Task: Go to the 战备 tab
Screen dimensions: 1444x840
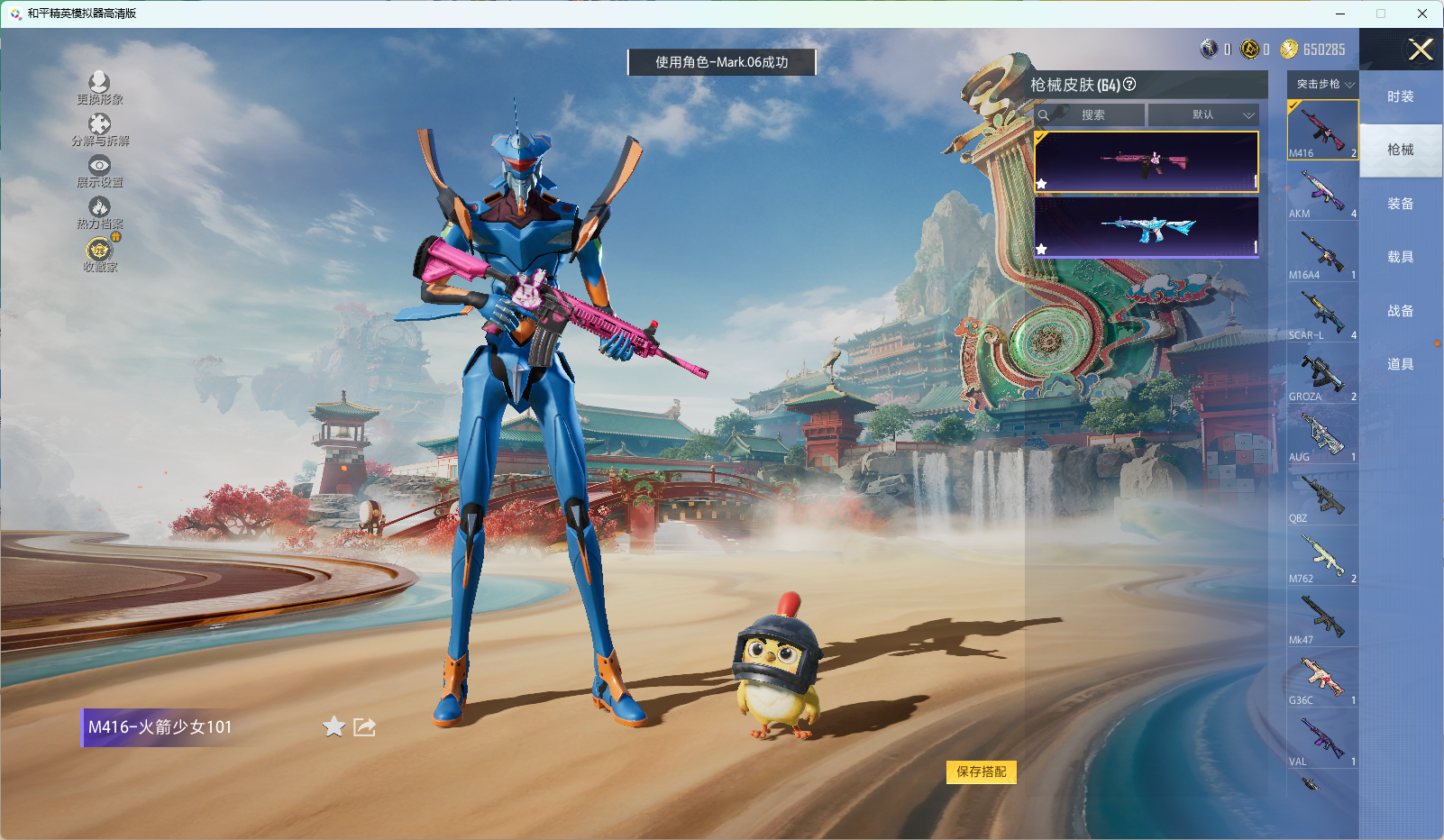Action: pos(1400,311)
